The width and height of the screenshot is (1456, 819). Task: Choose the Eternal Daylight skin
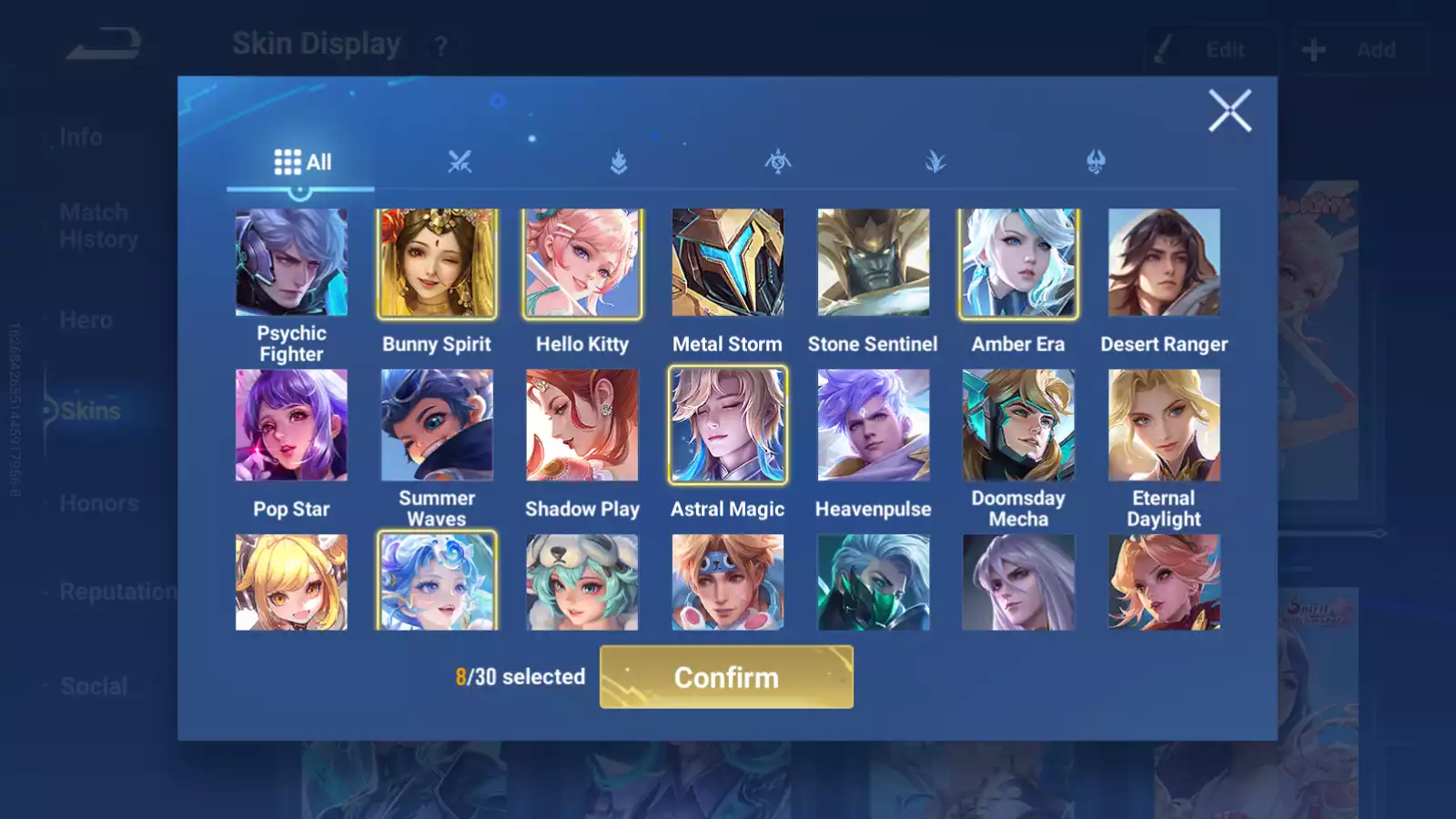(x=1164, y=425)
